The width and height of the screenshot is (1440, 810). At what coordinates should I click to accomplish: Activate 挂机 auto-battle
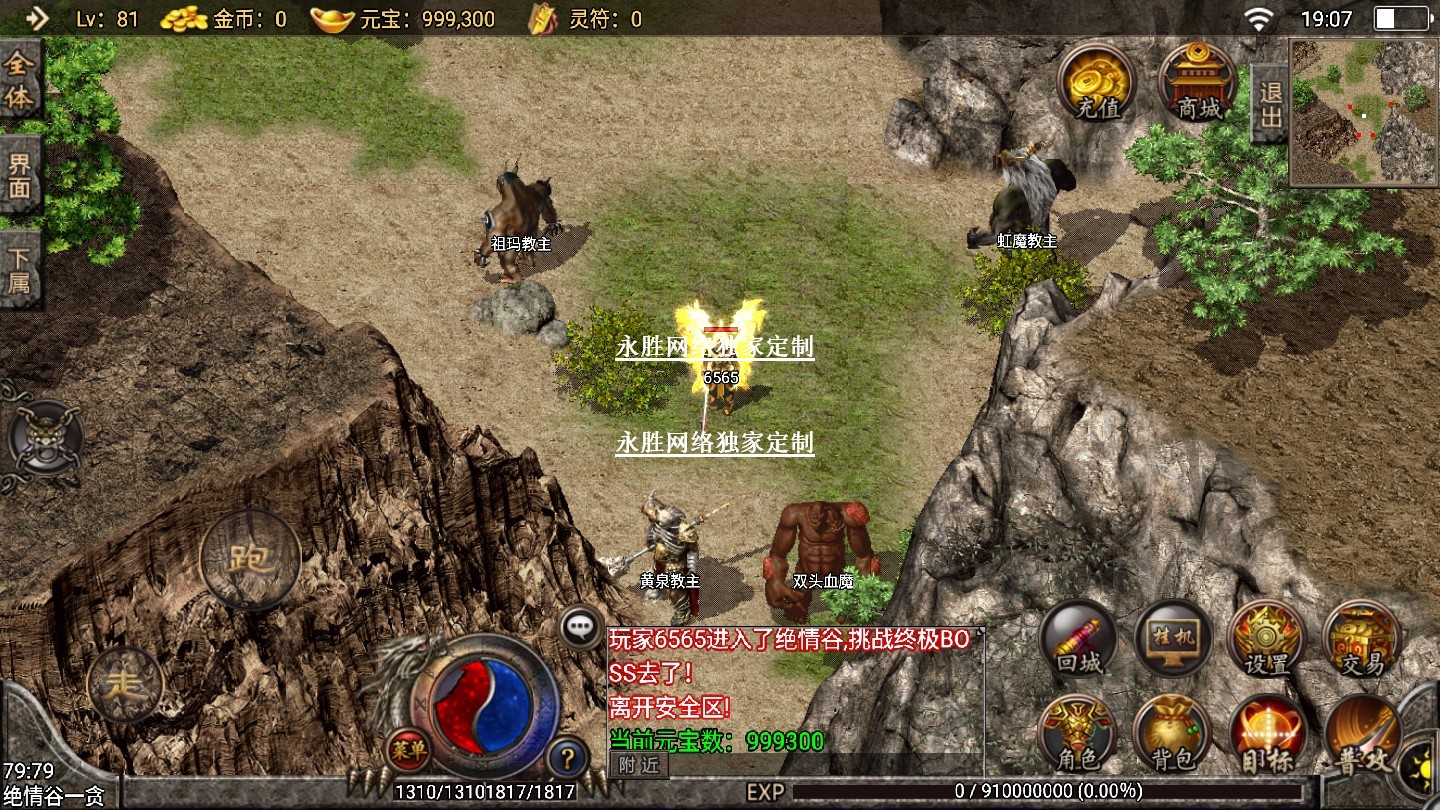coord(1173,640)
